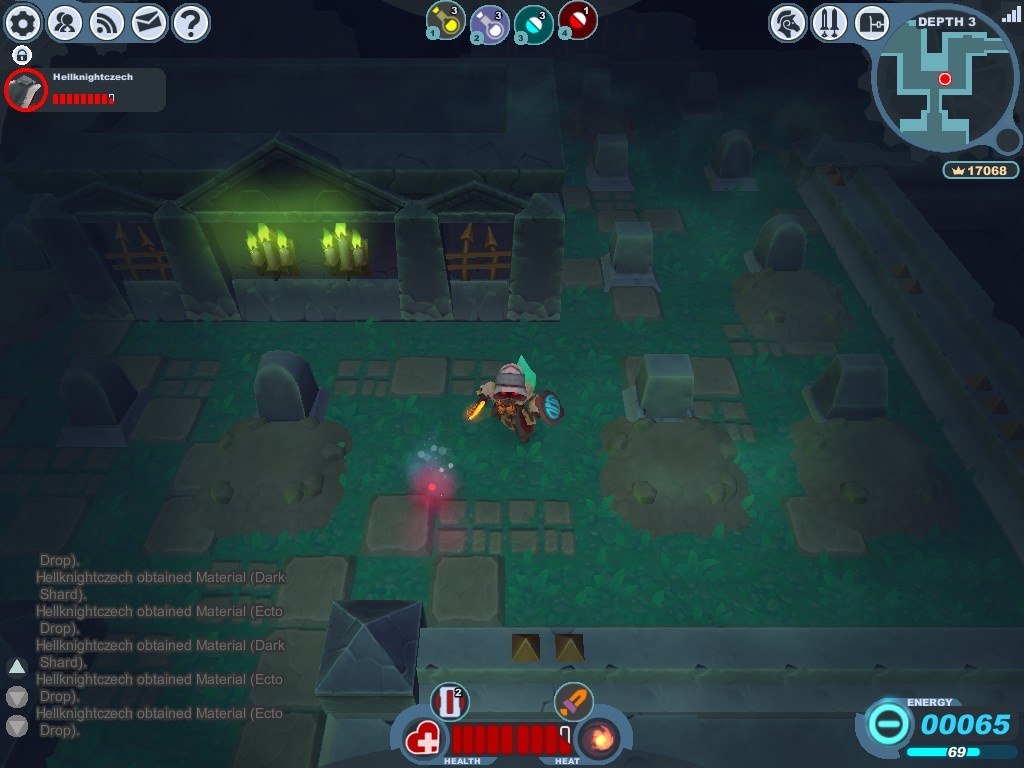Click the red health cross icon
Viewport: 1024px width, 768px height.
coord(425,741)
